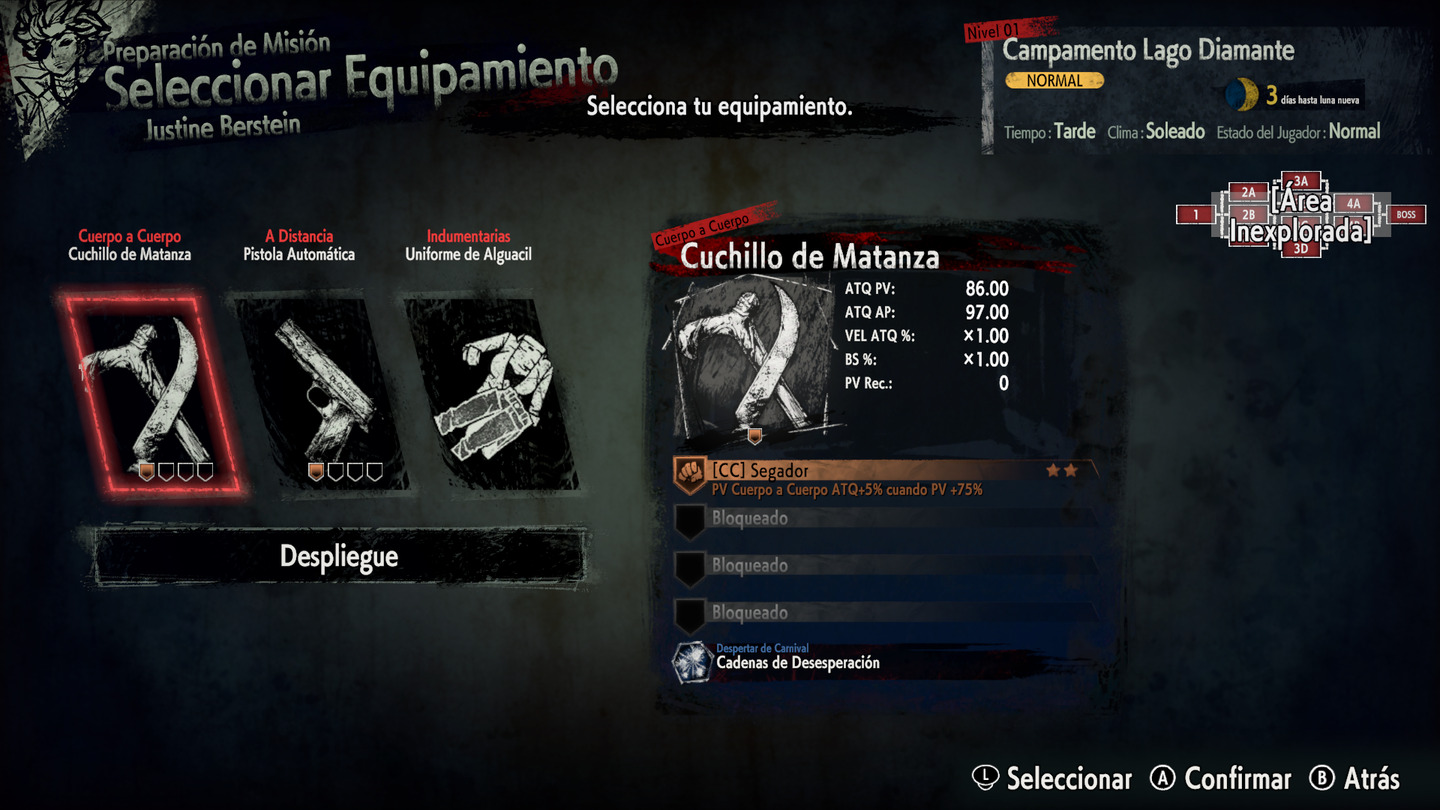Viewport: 1440px width, 810px height.
Task: Toggle the filled orange gem slot under the knife
Action: click(x=147, y=472)
